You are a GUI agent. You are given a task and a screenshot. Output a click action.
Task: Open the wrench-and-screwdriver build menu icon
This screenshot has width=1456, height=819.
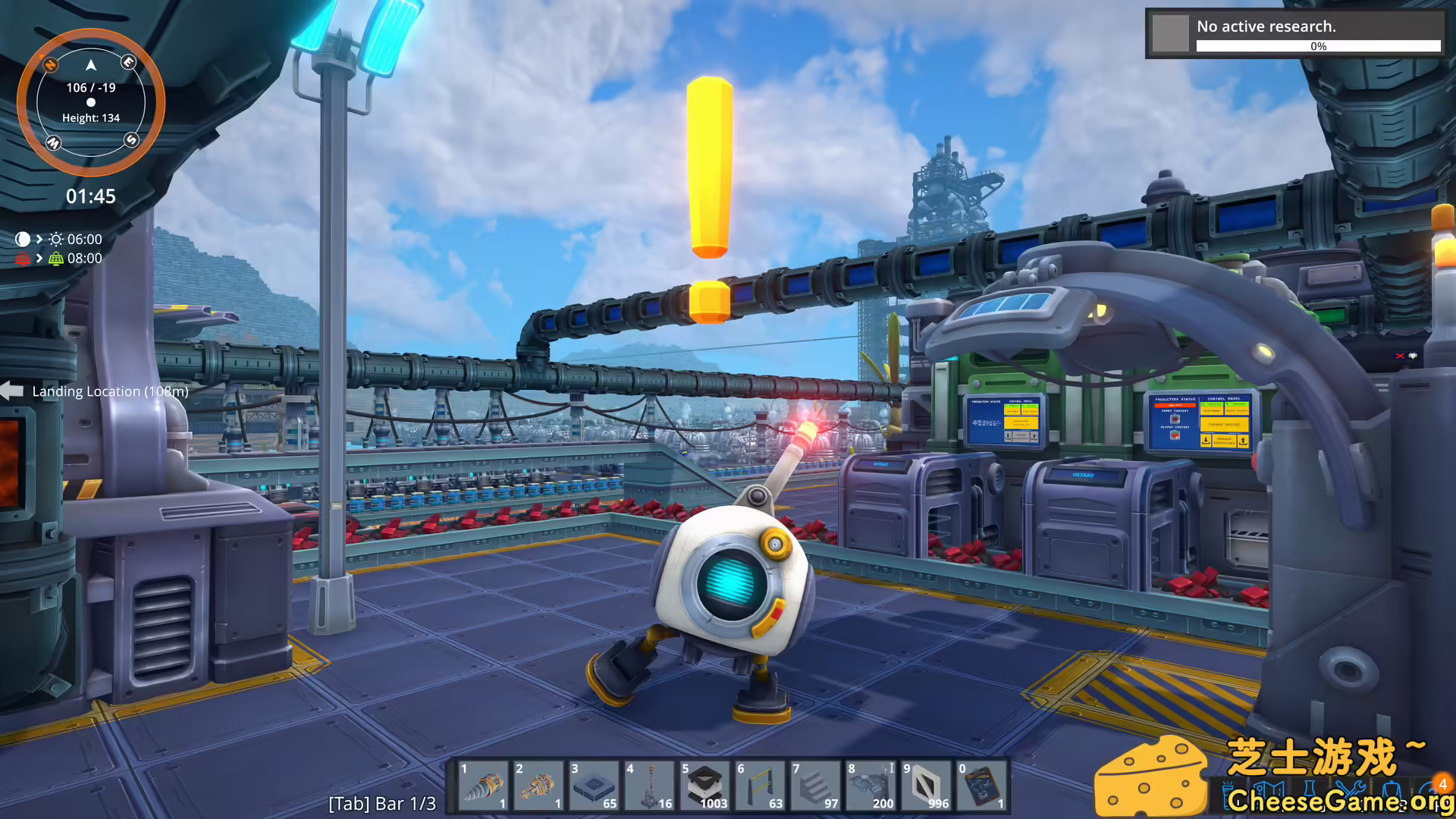pyautogui.click(x=1351, y=787)
